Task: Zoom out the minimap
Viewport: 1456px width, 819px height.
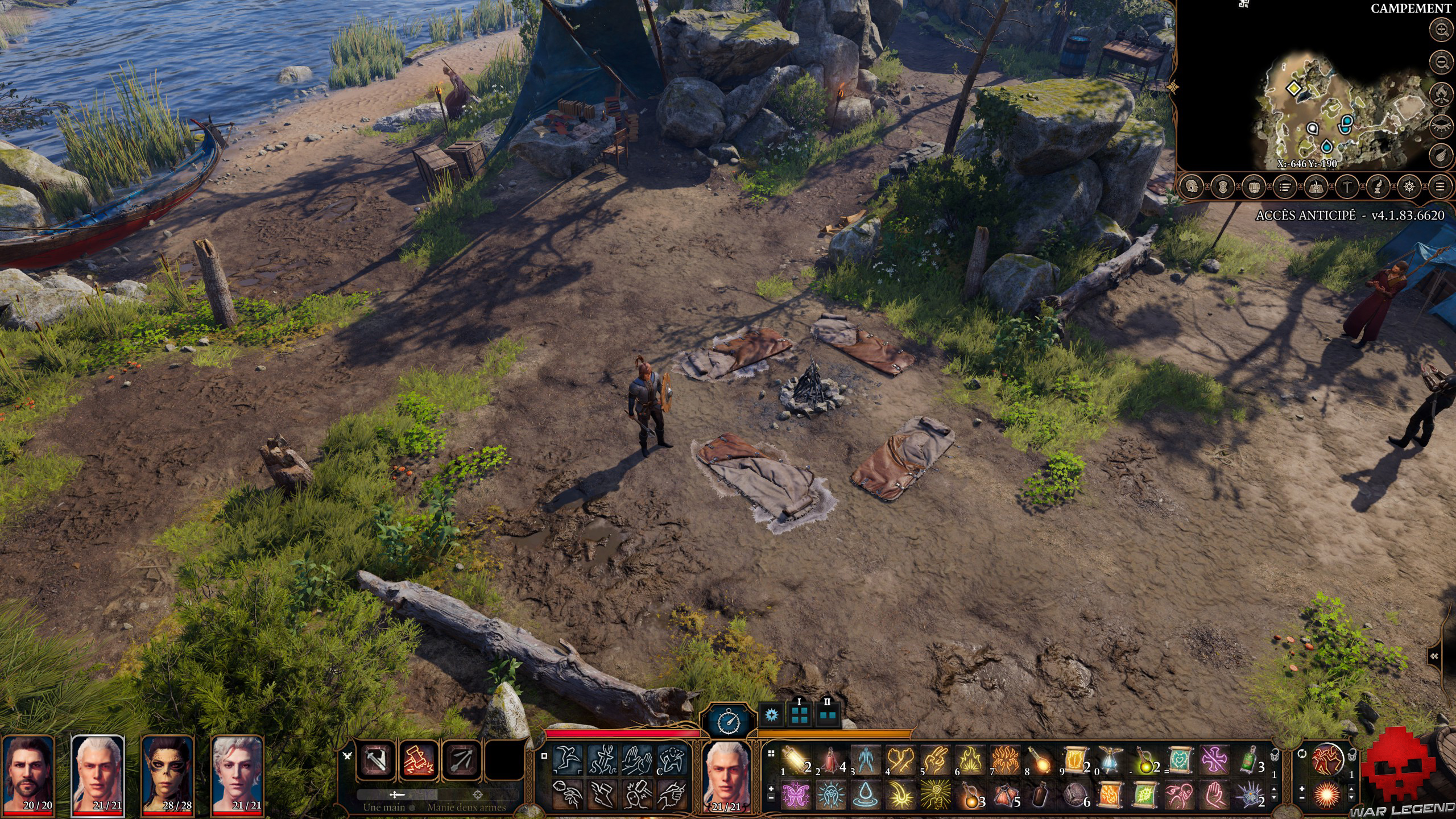Action: point(1442,62)
